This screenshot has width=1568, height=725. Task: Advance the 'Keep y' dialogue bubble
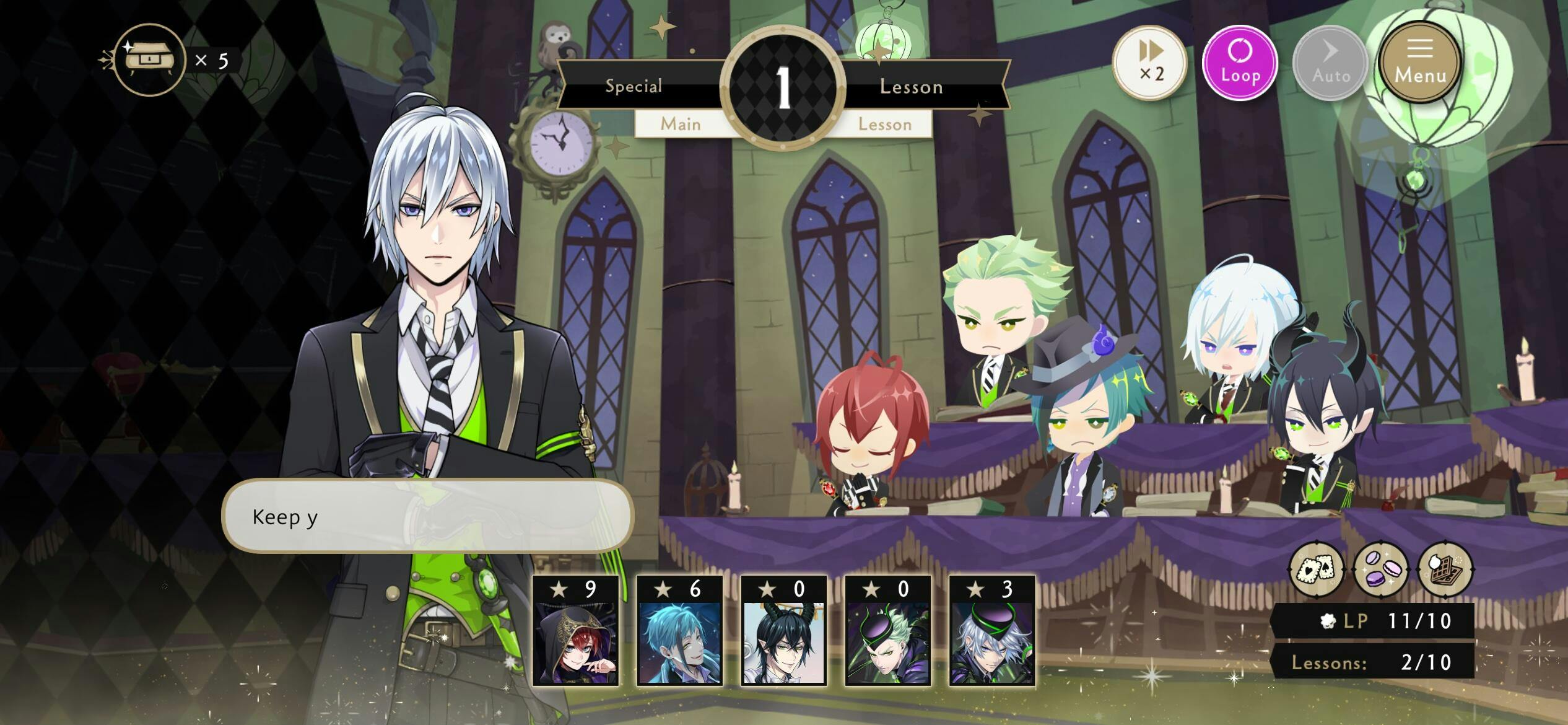click(x=427, y=516)
